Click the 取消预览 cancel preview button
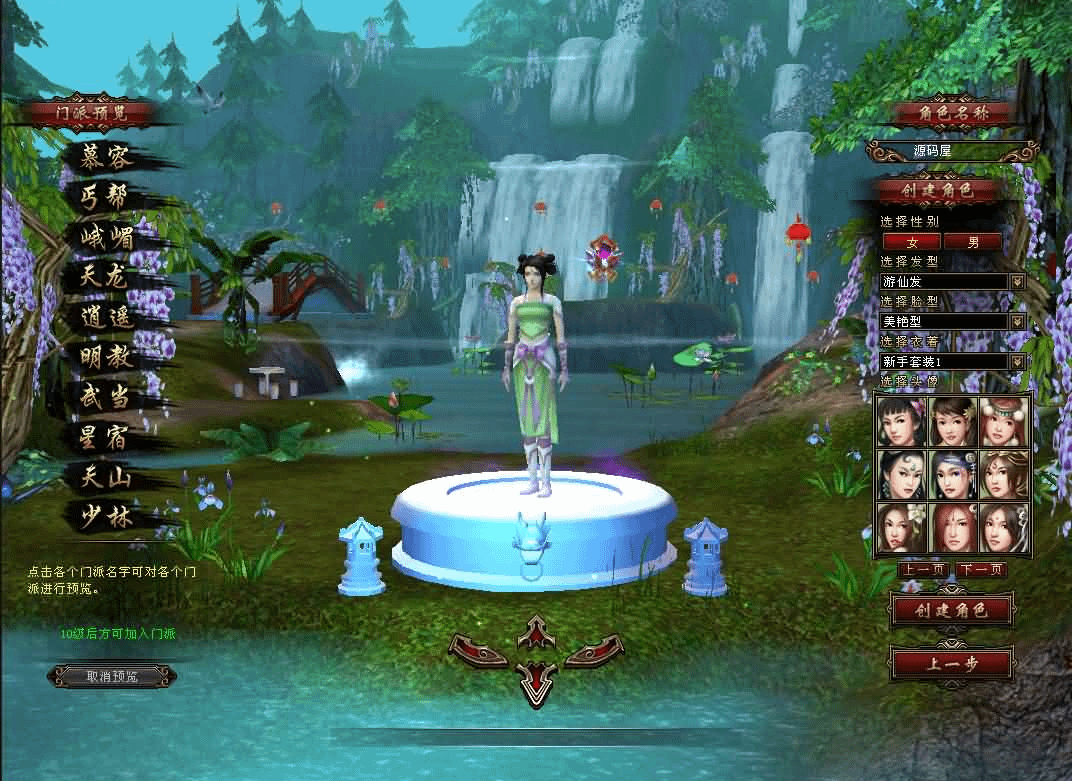Viewport: 1072px width, 781px height. point(111,677)
